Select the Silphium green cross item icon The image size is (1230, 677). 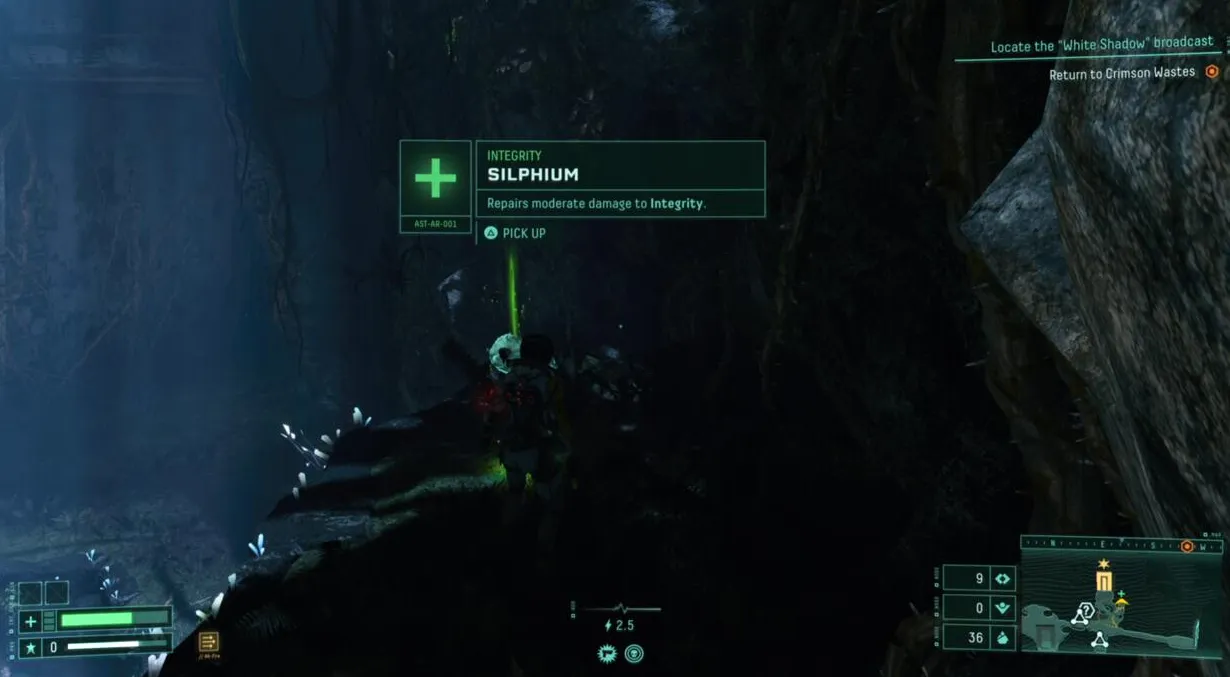[435, 178]
